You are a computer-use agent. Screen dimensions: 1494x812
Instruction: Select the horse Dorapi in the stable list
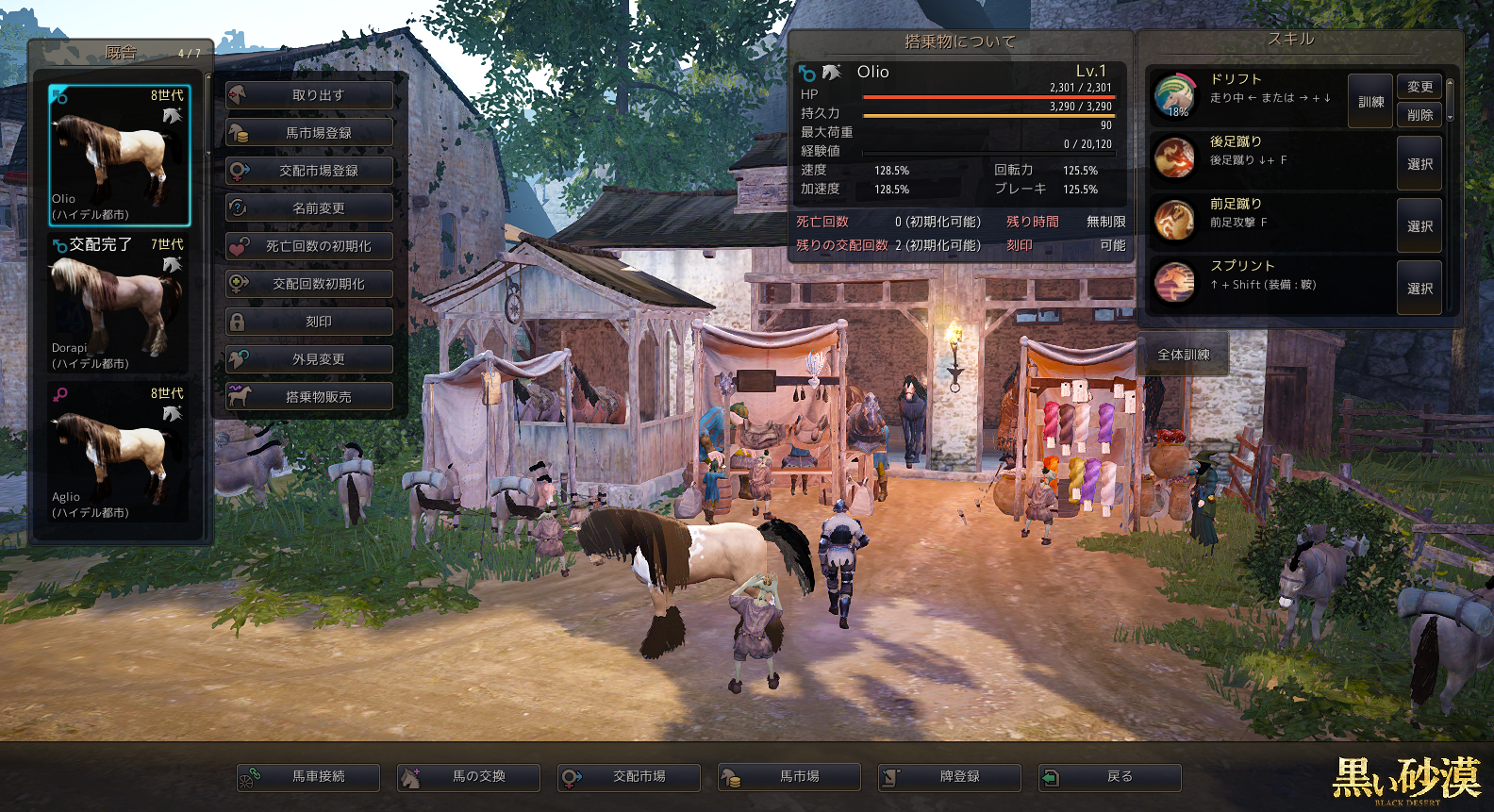[119, 304]
